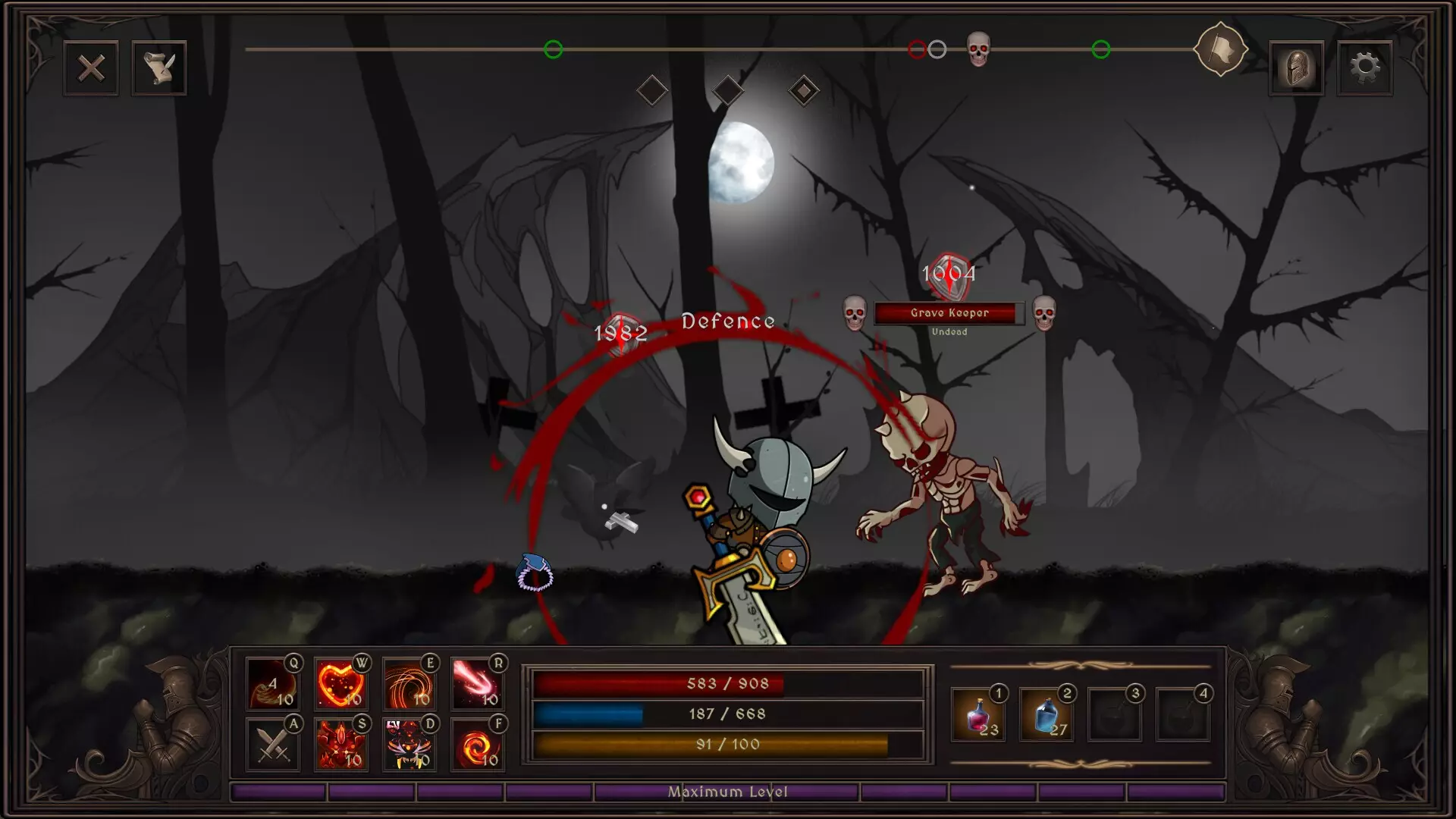Use the horned demon face skill
This screenshot has height=819, width=1456.
[409, 745]
